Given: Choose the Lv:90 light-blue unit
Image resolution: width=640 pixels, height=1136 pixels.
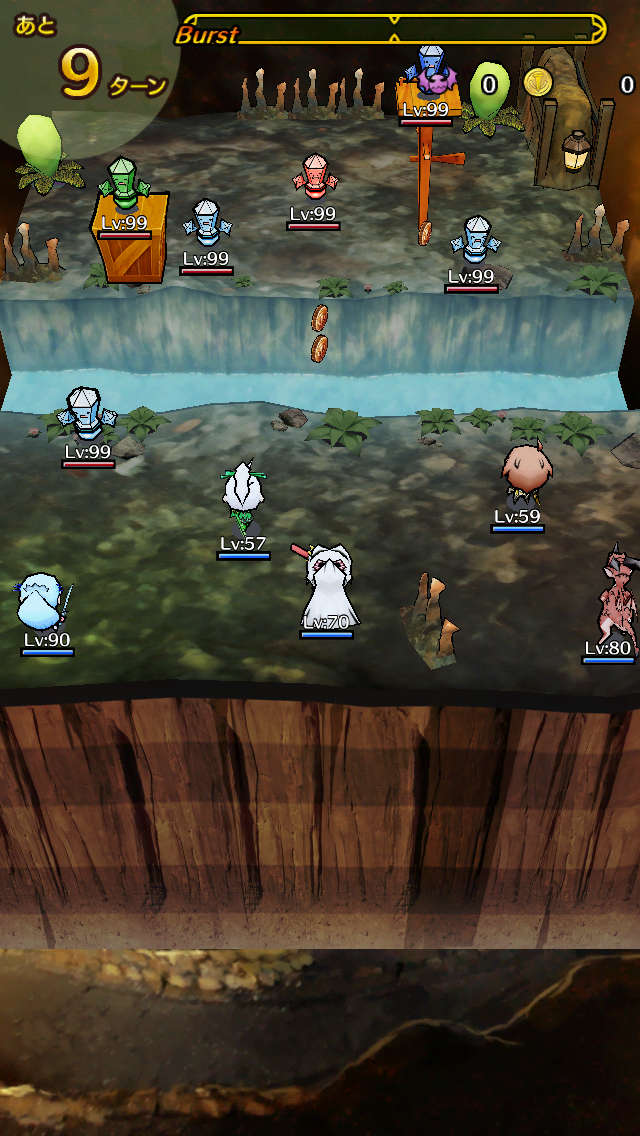Looking at the screenshot, I should coord(44,602).
